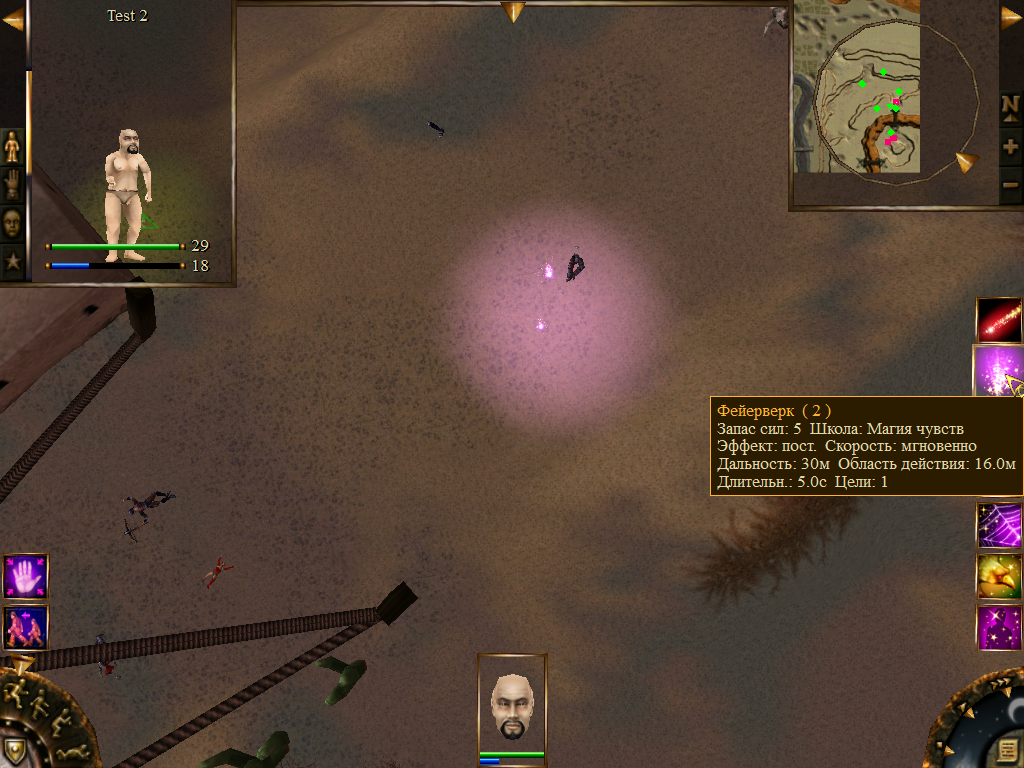Select the bald hero portrait
Screen dimensions: 1024x768
pos(512,705)
